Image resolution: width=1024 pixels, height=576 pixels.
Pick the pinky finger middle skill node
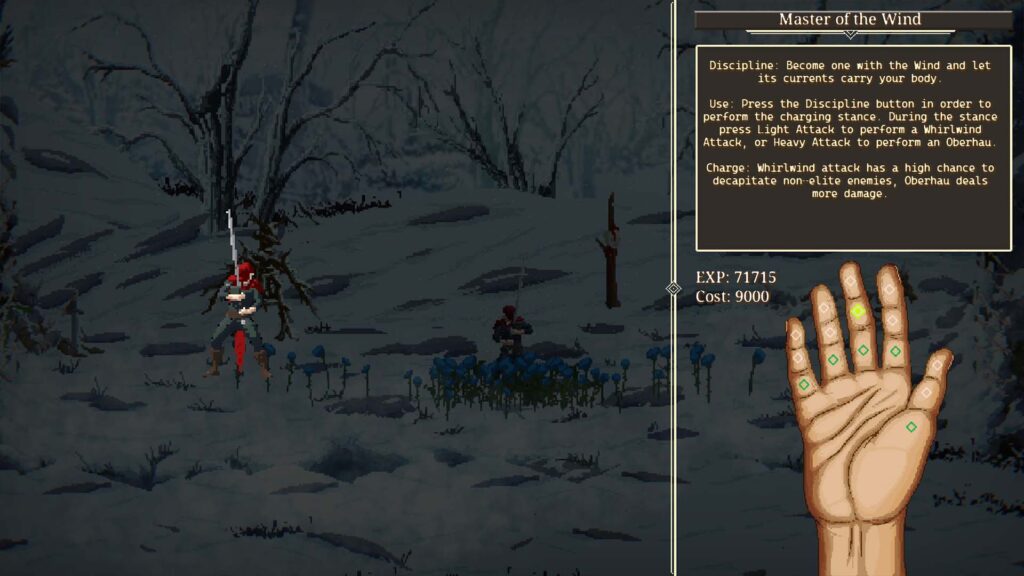pyautogui.click(x=798, y=357)
